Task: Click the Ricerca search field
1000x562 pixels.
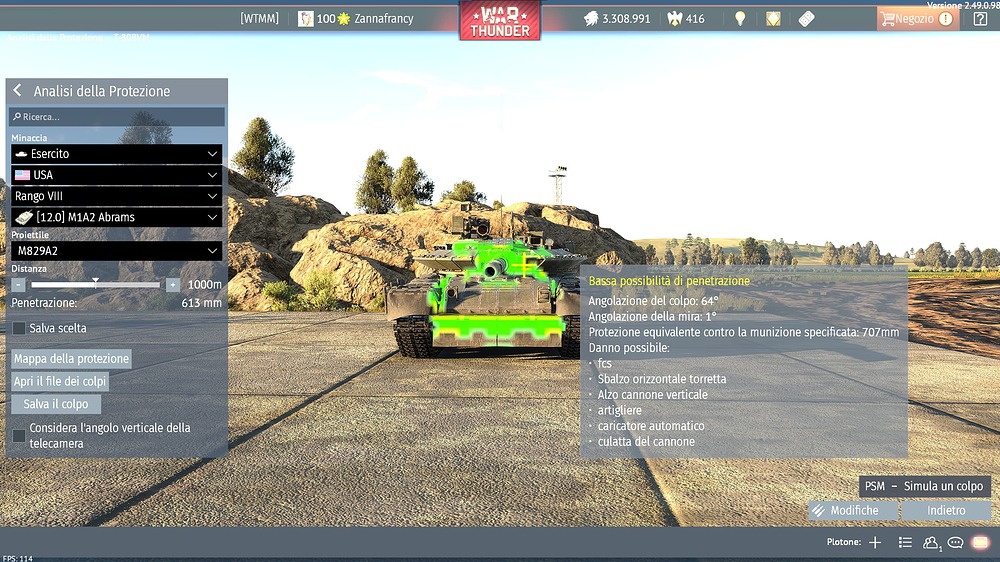Action: pyautogui.click(x=117, y=117)
